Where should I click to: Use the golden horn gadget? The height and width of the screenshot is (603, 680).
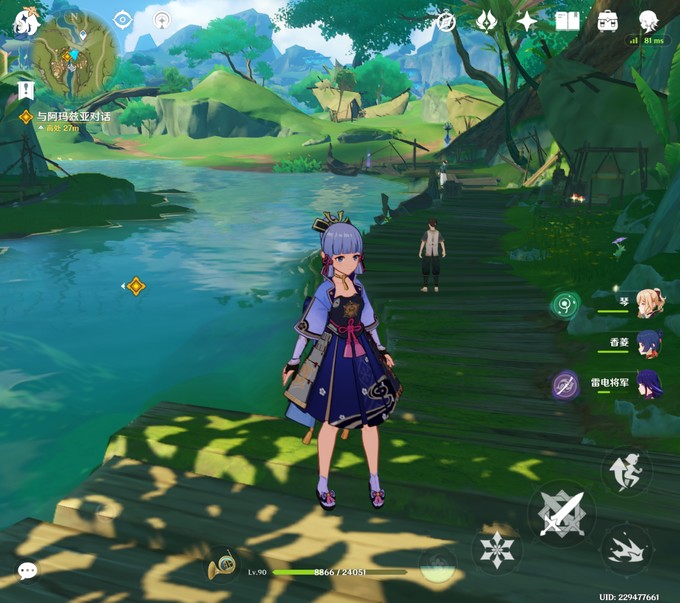[x=221, y=569]
